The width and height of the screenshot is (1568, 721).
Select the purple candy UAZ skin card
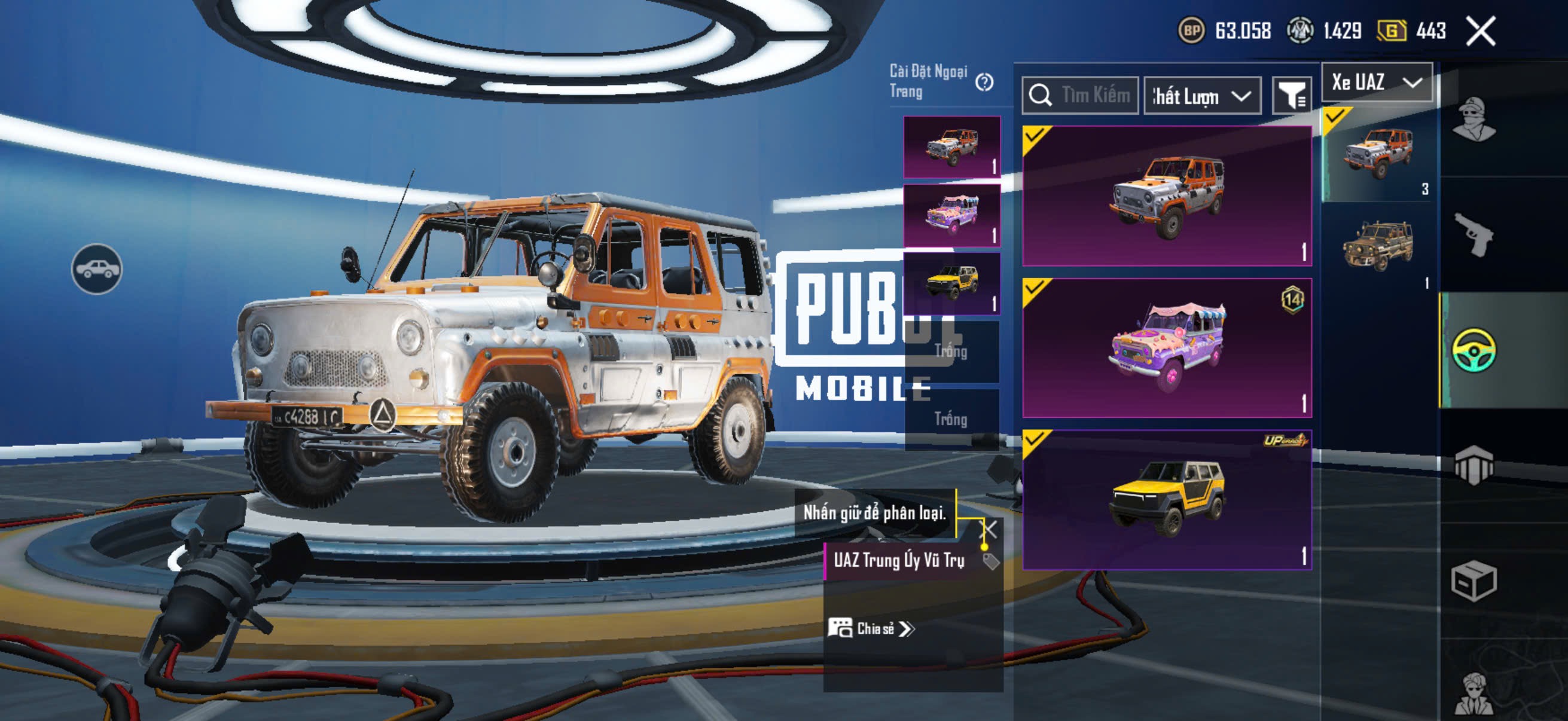[1166, 347]
